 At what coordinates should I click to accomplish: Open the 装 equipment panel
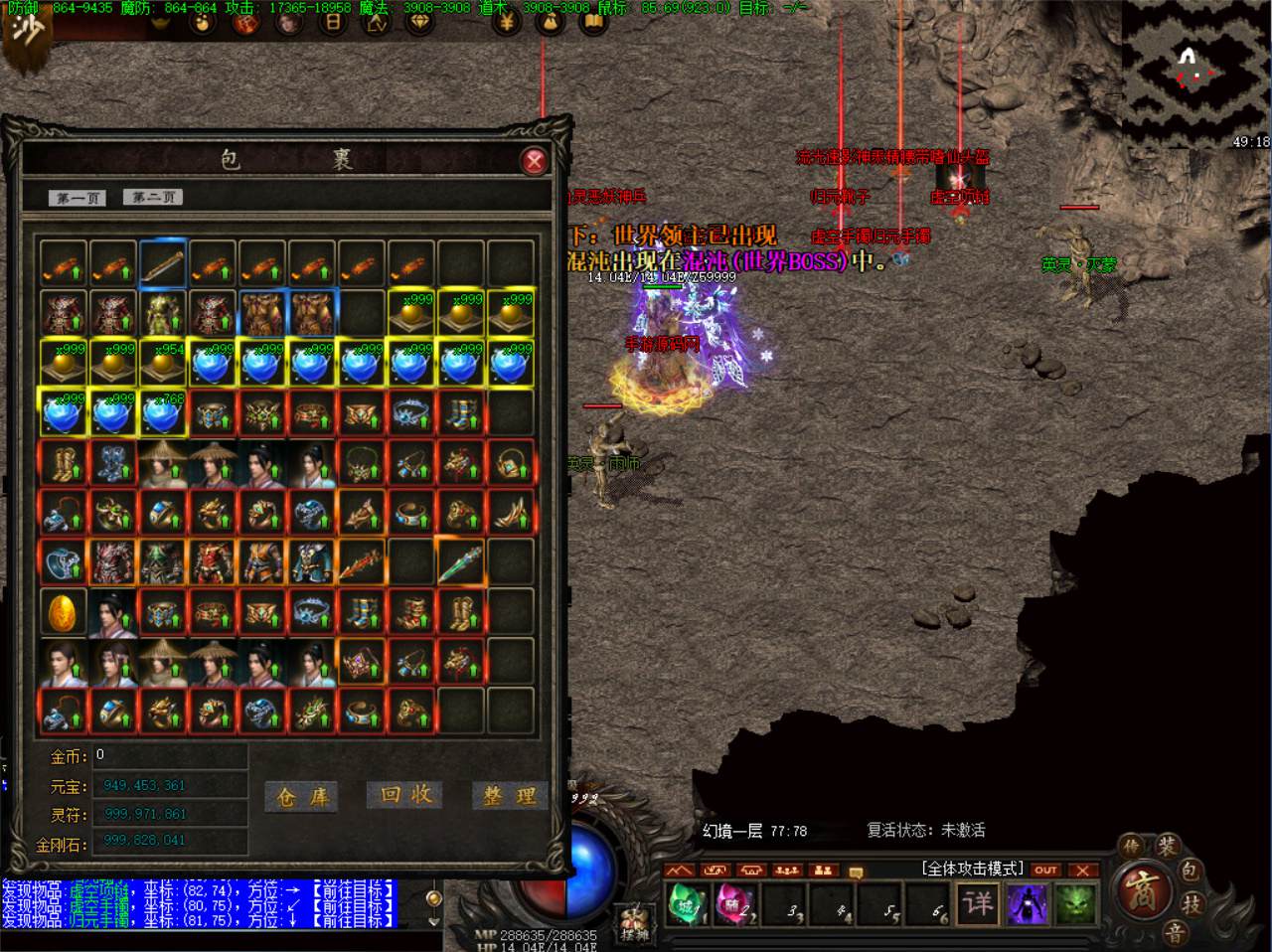[x=1166, y=848]
